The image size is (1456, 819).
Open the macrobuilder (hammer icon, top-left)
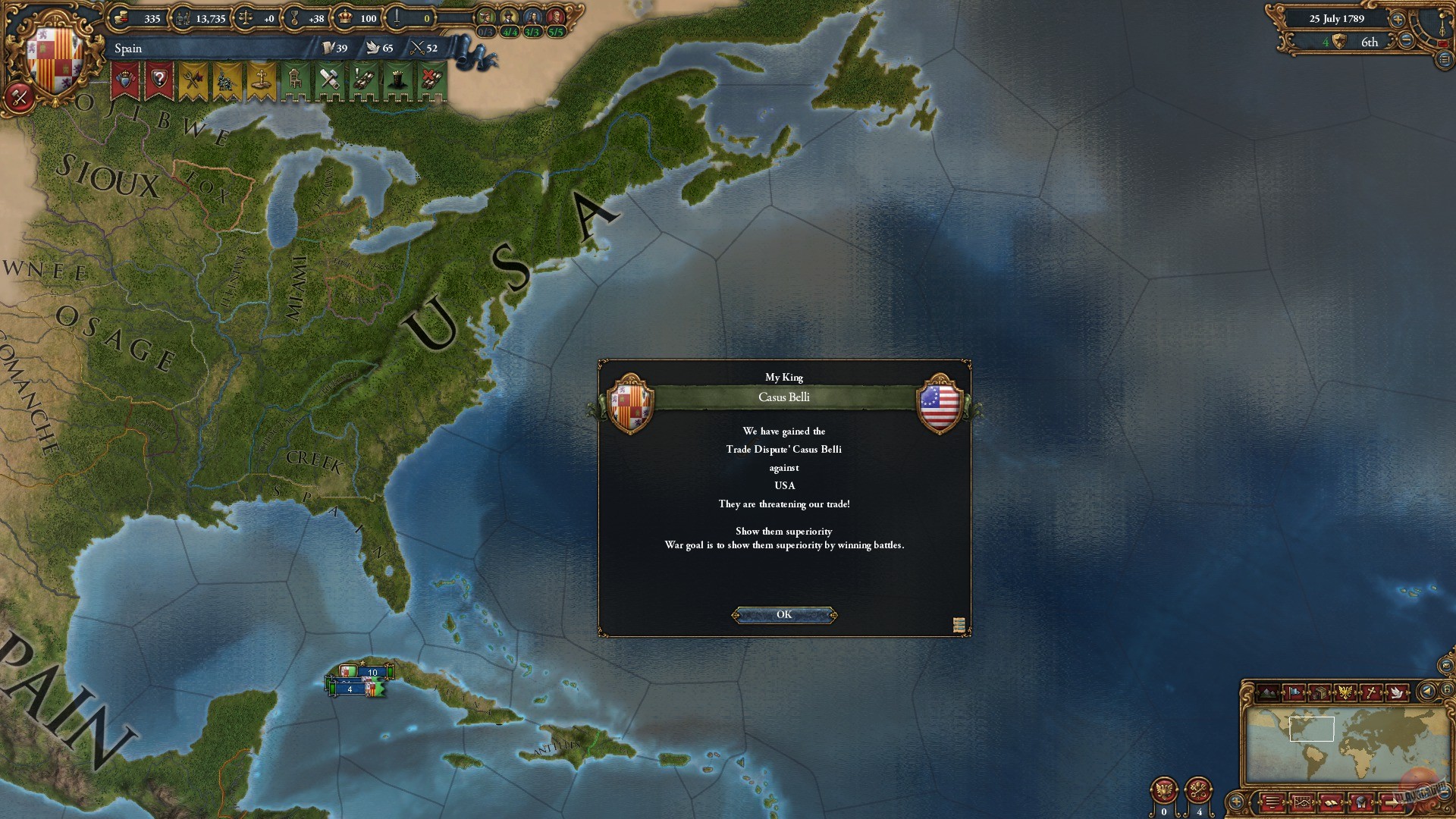coord(19,97)
